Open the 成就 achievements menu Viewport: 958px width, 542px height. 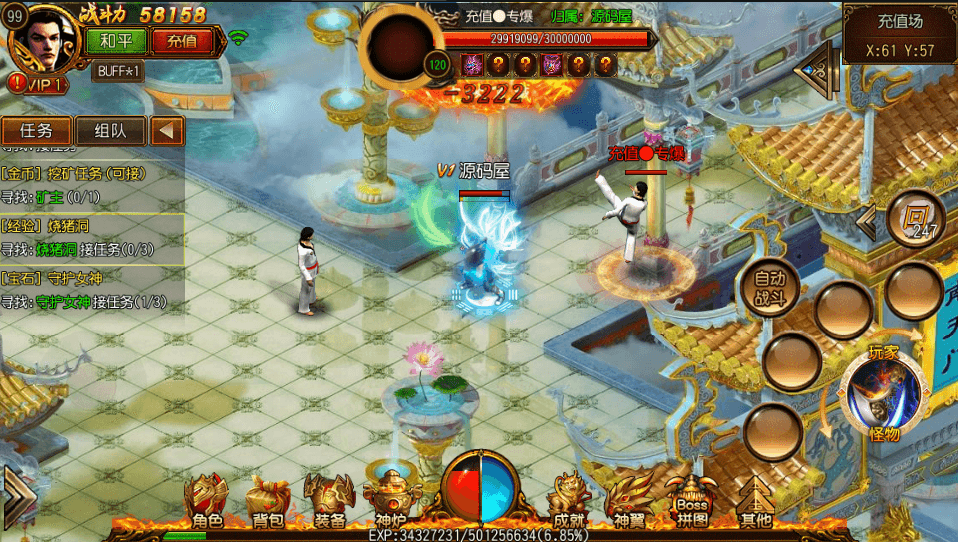pyautogui.click(x=569, y=501)
